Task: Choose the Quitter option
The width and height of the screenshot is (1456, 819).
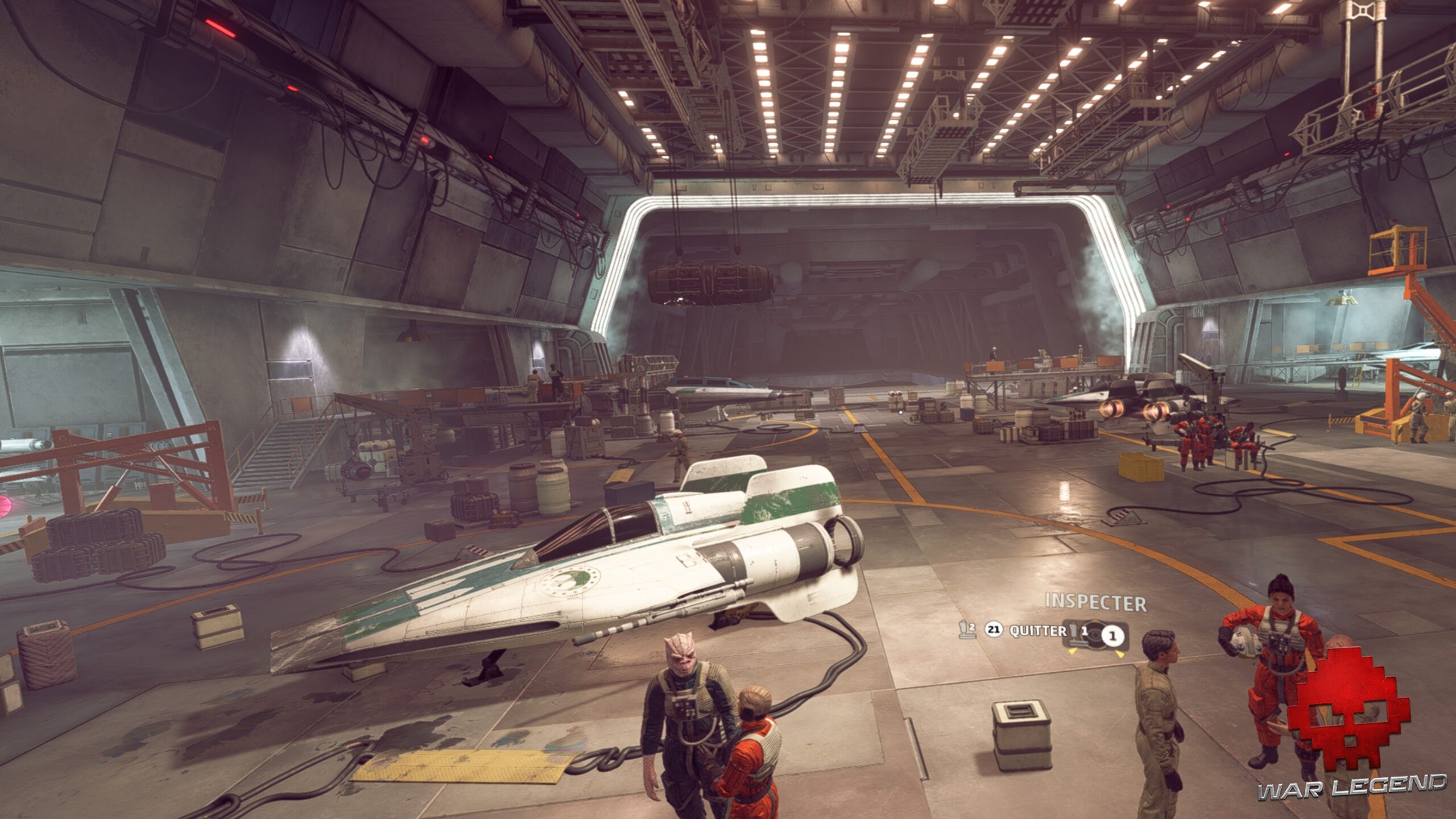Action: click(1037, 631)
